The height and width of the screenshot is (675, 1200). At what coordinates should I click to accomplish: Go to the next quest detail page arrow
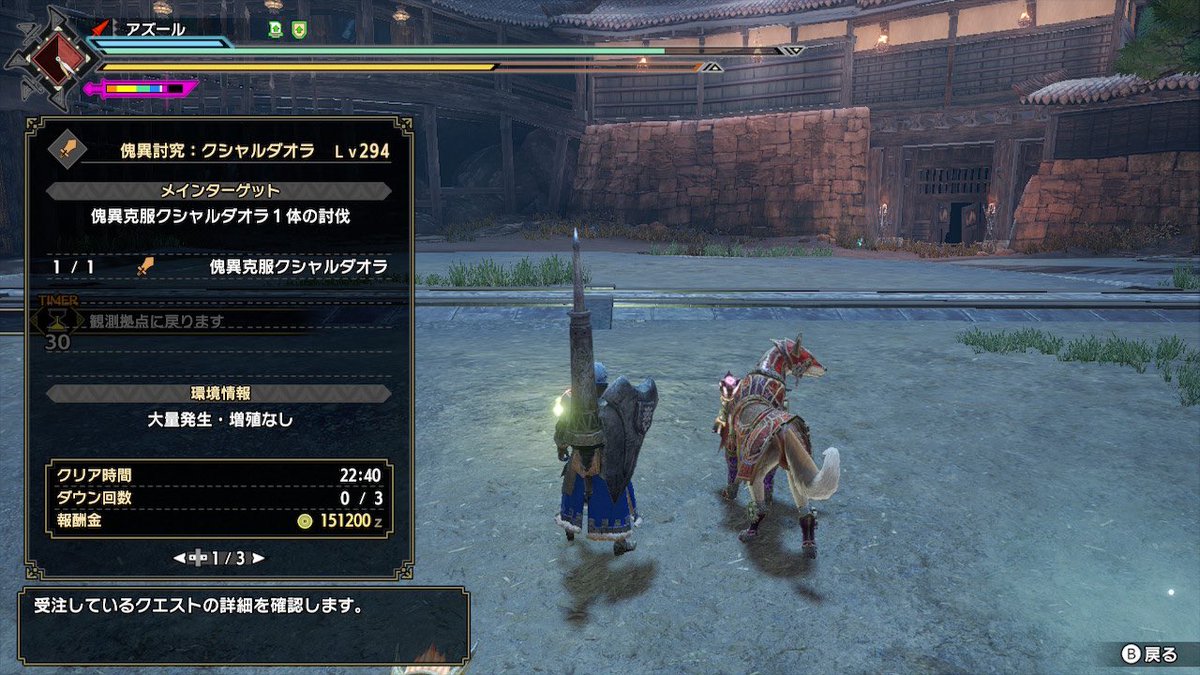click(x=259, y=558)
